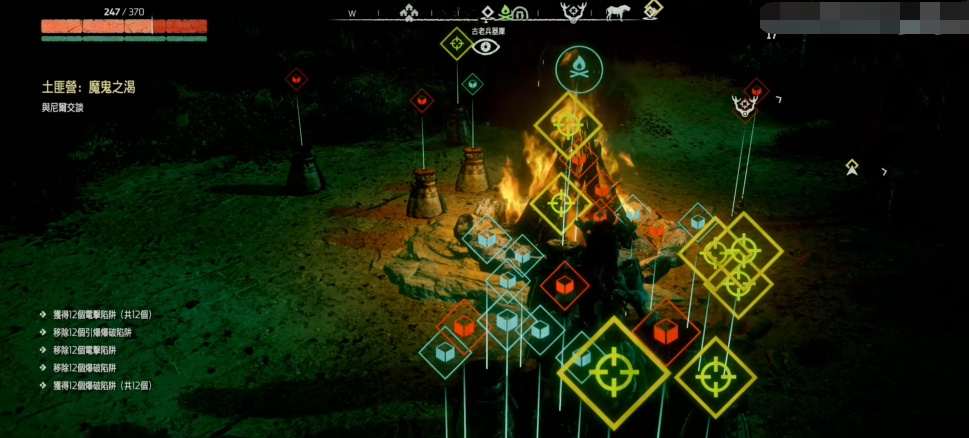Select the quest tracker title 土匪營: 魔鬼之渴
This screenshot has height=438, width=969.
coord(88,88)
